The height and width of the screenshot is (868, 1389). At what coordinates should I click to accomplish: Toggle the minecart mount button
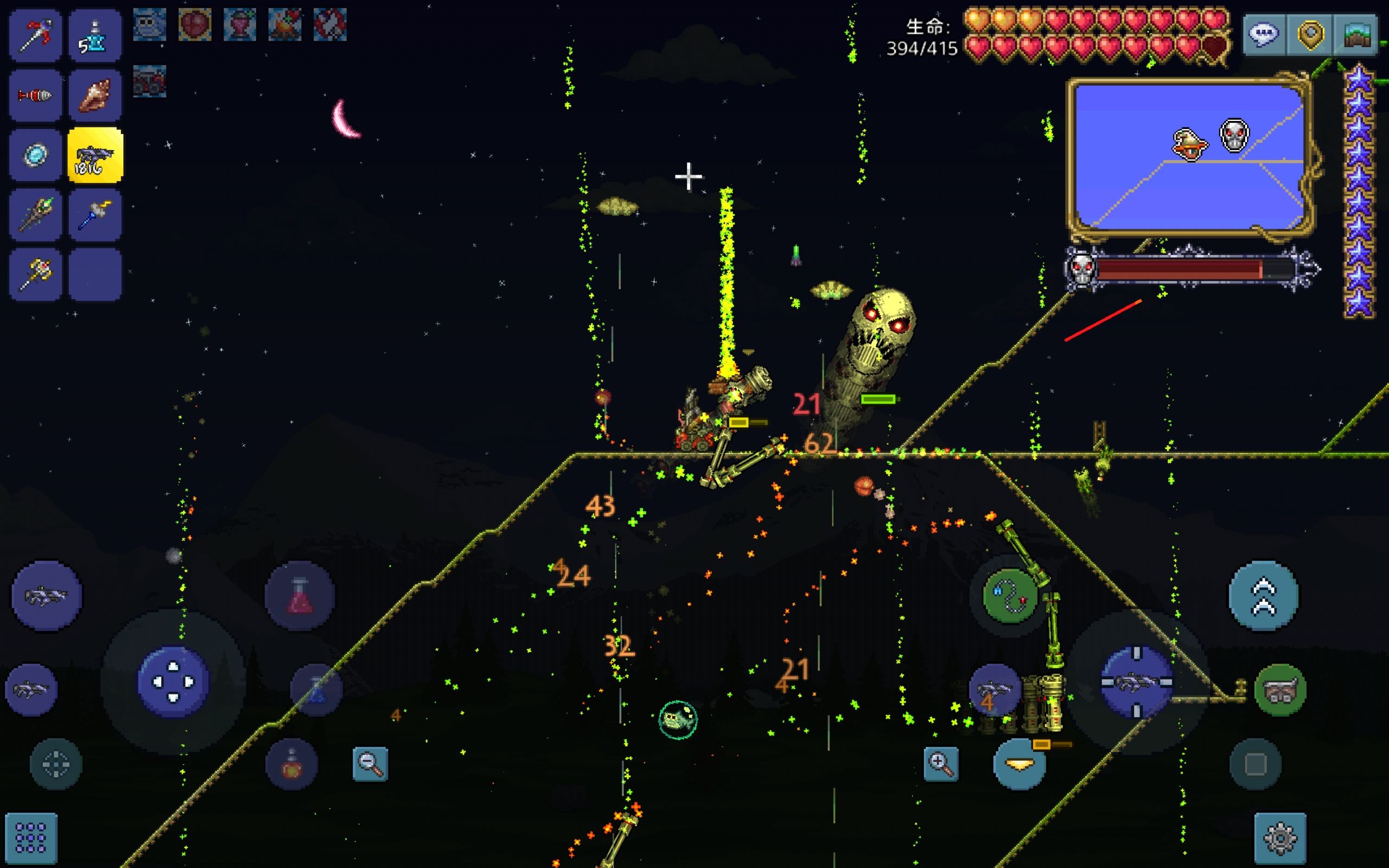[1280, 690]
